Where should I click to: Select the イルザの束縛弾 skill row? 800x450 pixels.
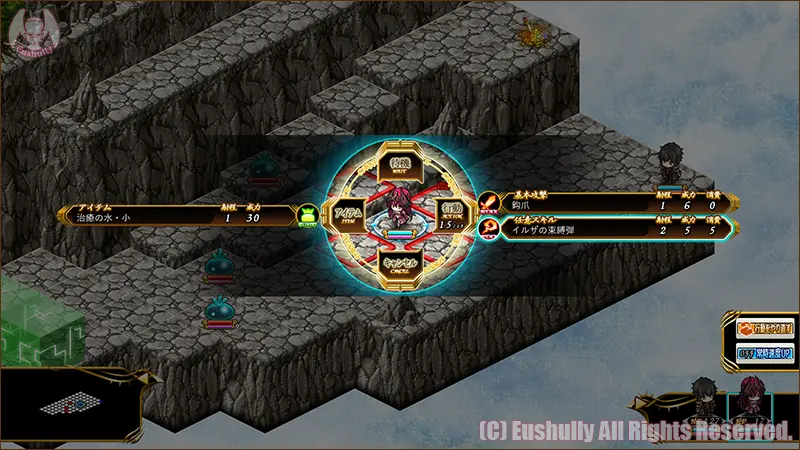point(610,229)
